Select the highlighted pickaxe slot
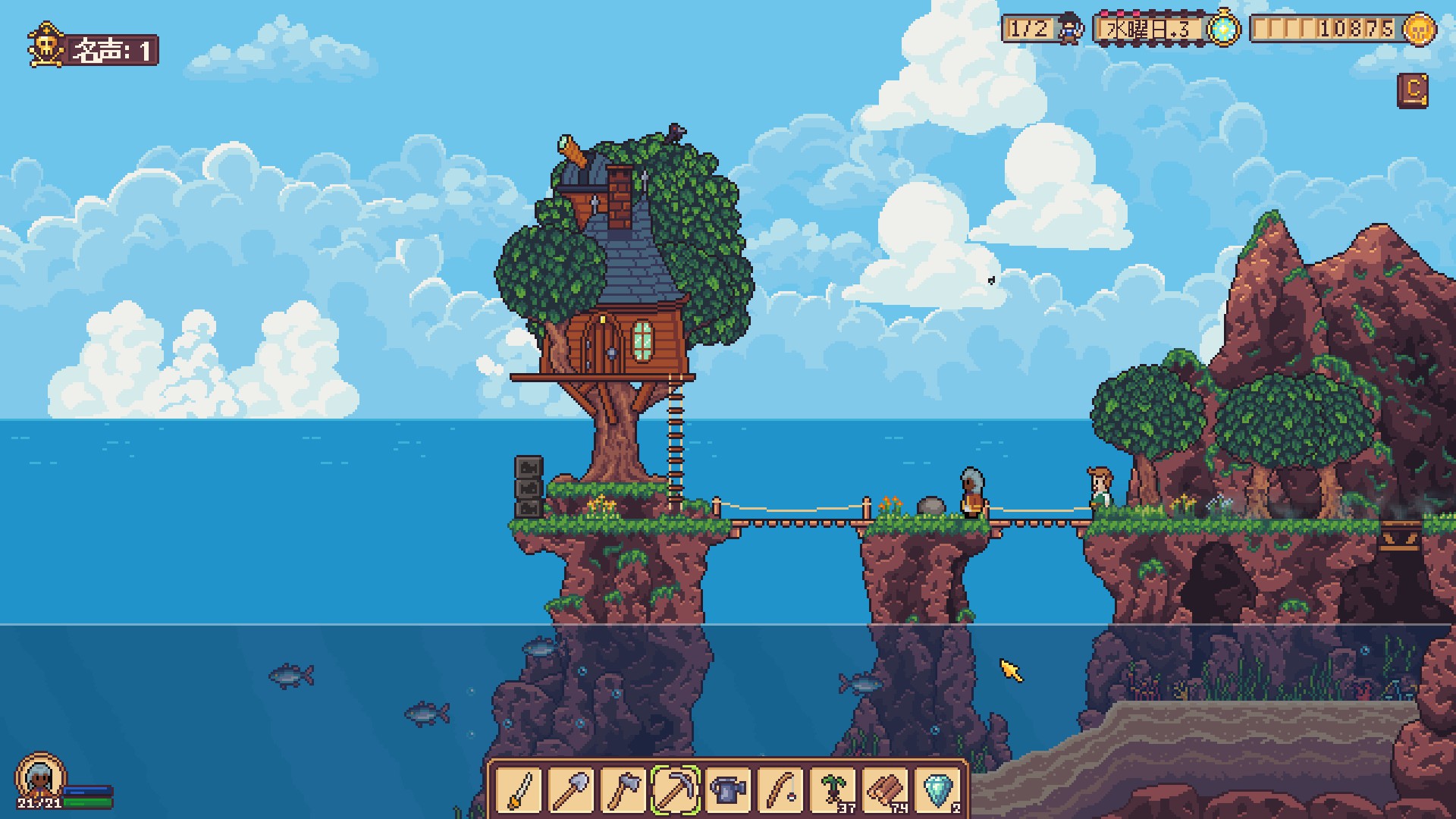Image resolution: width=1456 pixels, height=819 pixels. [676, 790]
